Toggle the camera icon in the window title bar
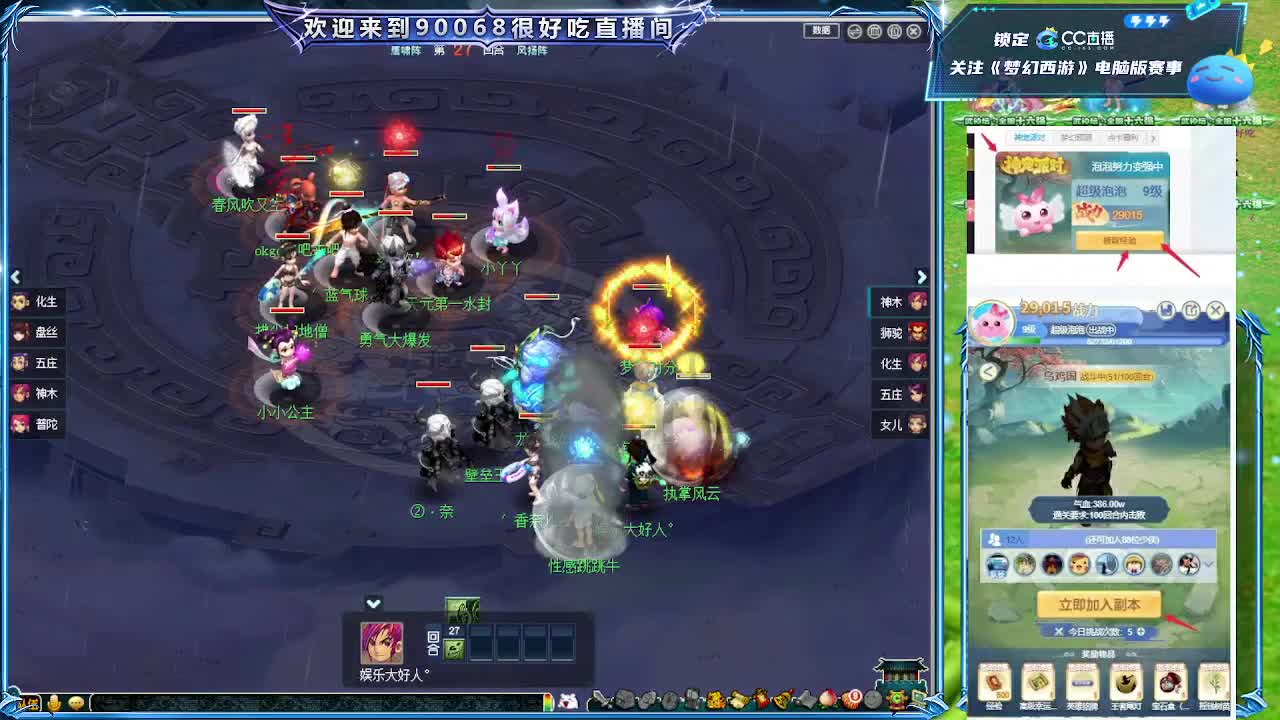This screenshot has height=720, width=1280. point(853,31)
